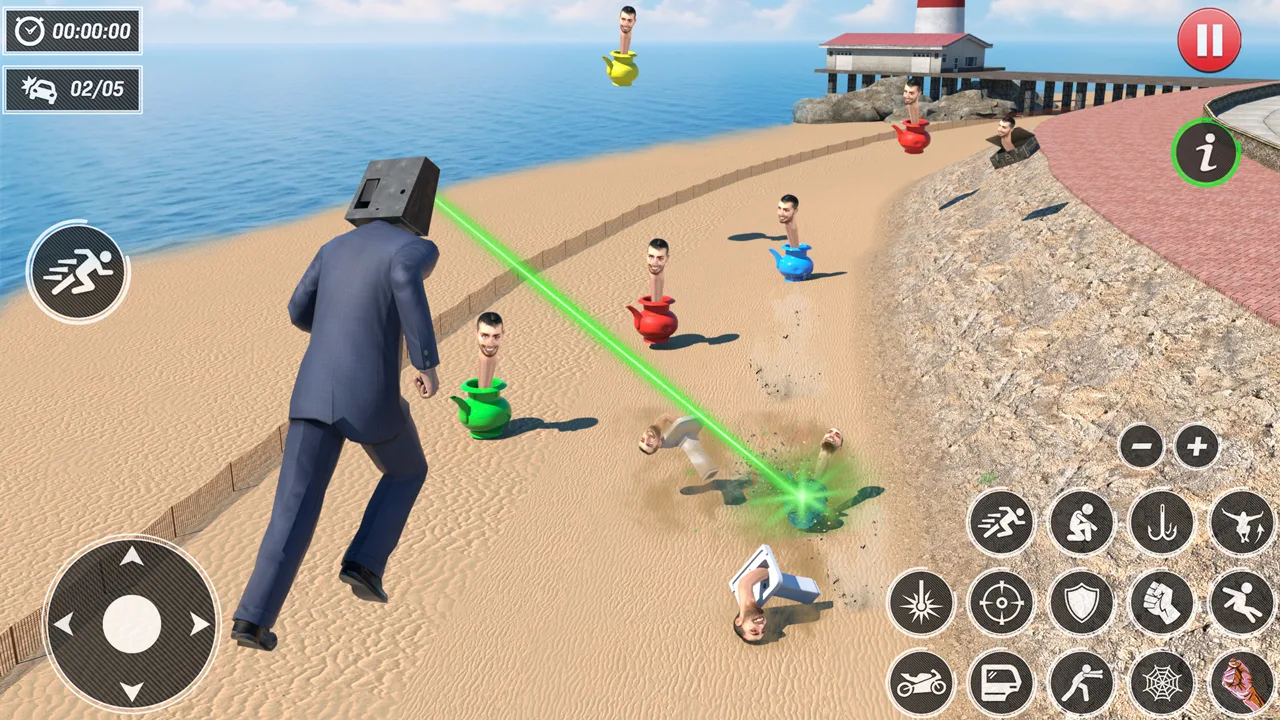Image resolution: width=1280 pixels, height=720 pixels.
Task: Activate the sprint ability icon
Action: 1002,523
